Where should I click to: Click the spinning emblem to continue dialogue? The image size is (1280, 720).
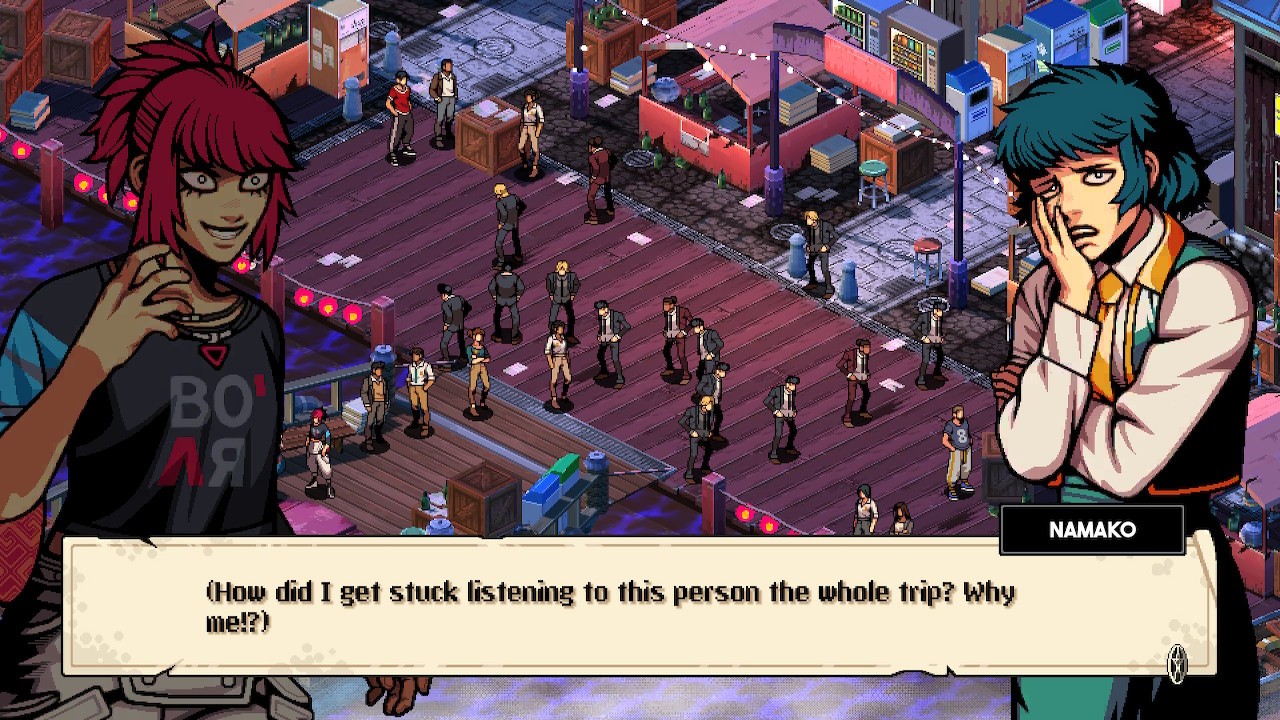click(1178, 660)
